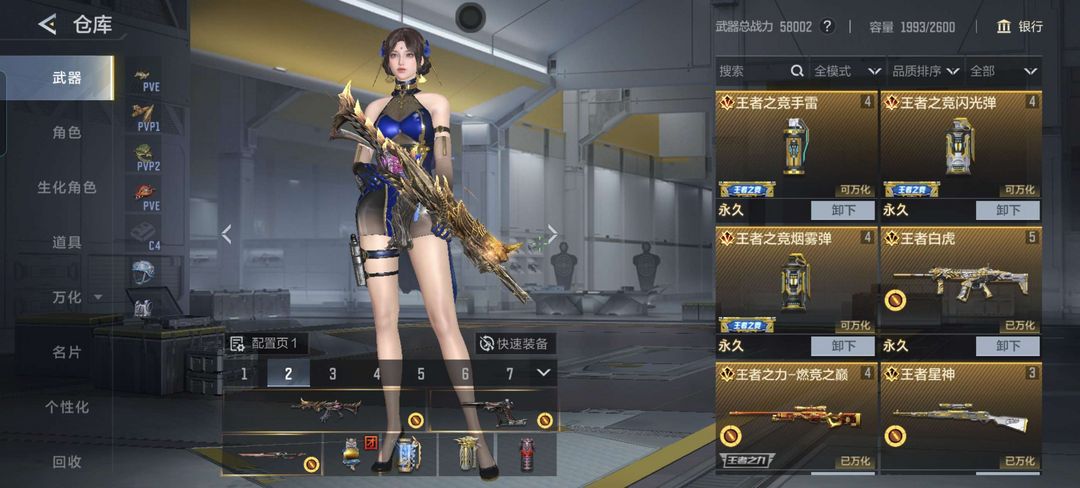Image resolution: width=1080 pixels, height=488 pixels.
Task: Go back using the arrow beside 仓库
Action: pos(47,25)
